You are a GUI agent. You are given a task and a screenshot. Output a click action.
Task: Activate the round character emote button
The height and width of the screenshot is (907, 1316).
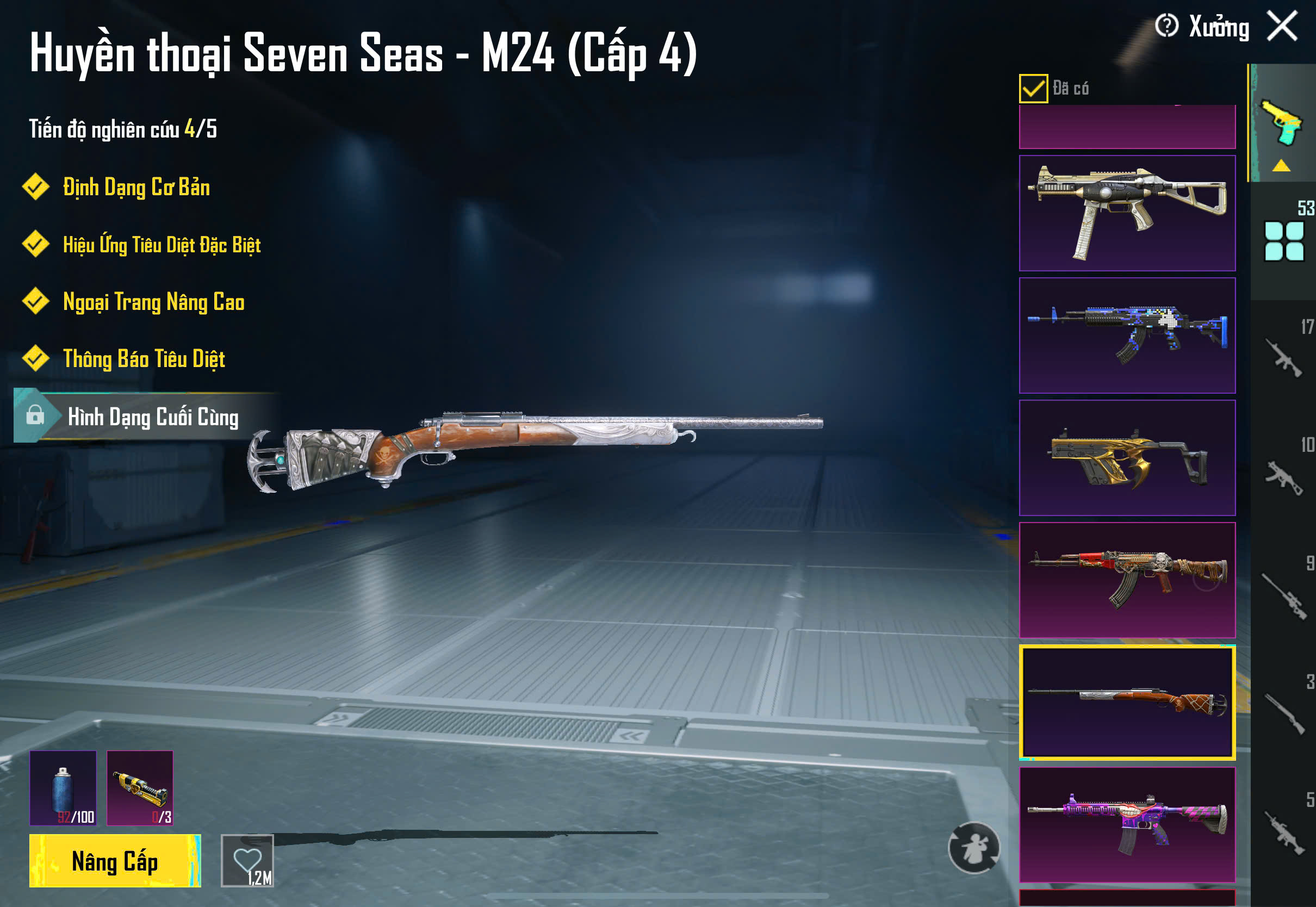tap(974, 847)
